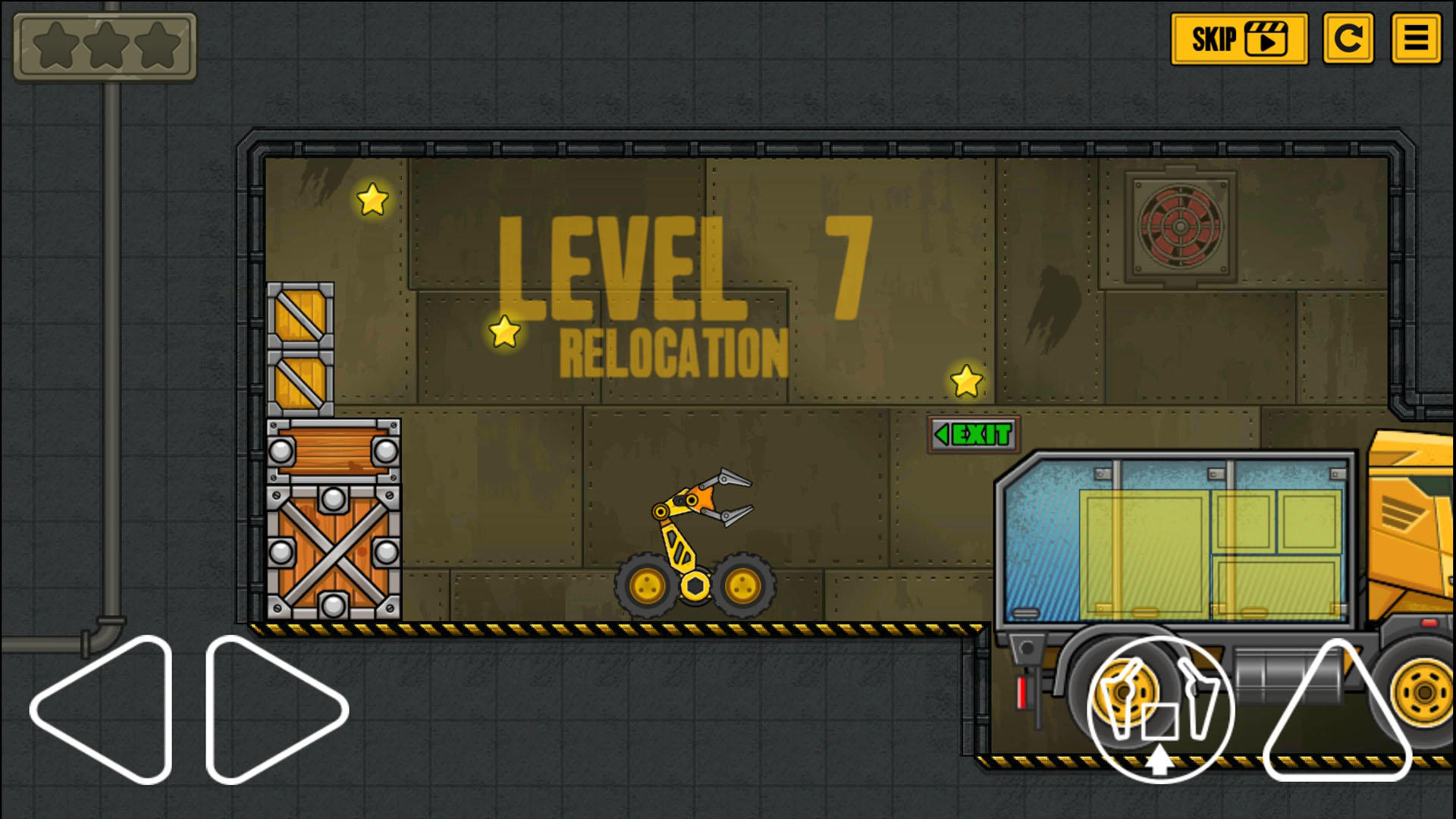Collect the star beside the EXIT sign
The height and width of the screenshot is (819, 1456).
[965, 379]
